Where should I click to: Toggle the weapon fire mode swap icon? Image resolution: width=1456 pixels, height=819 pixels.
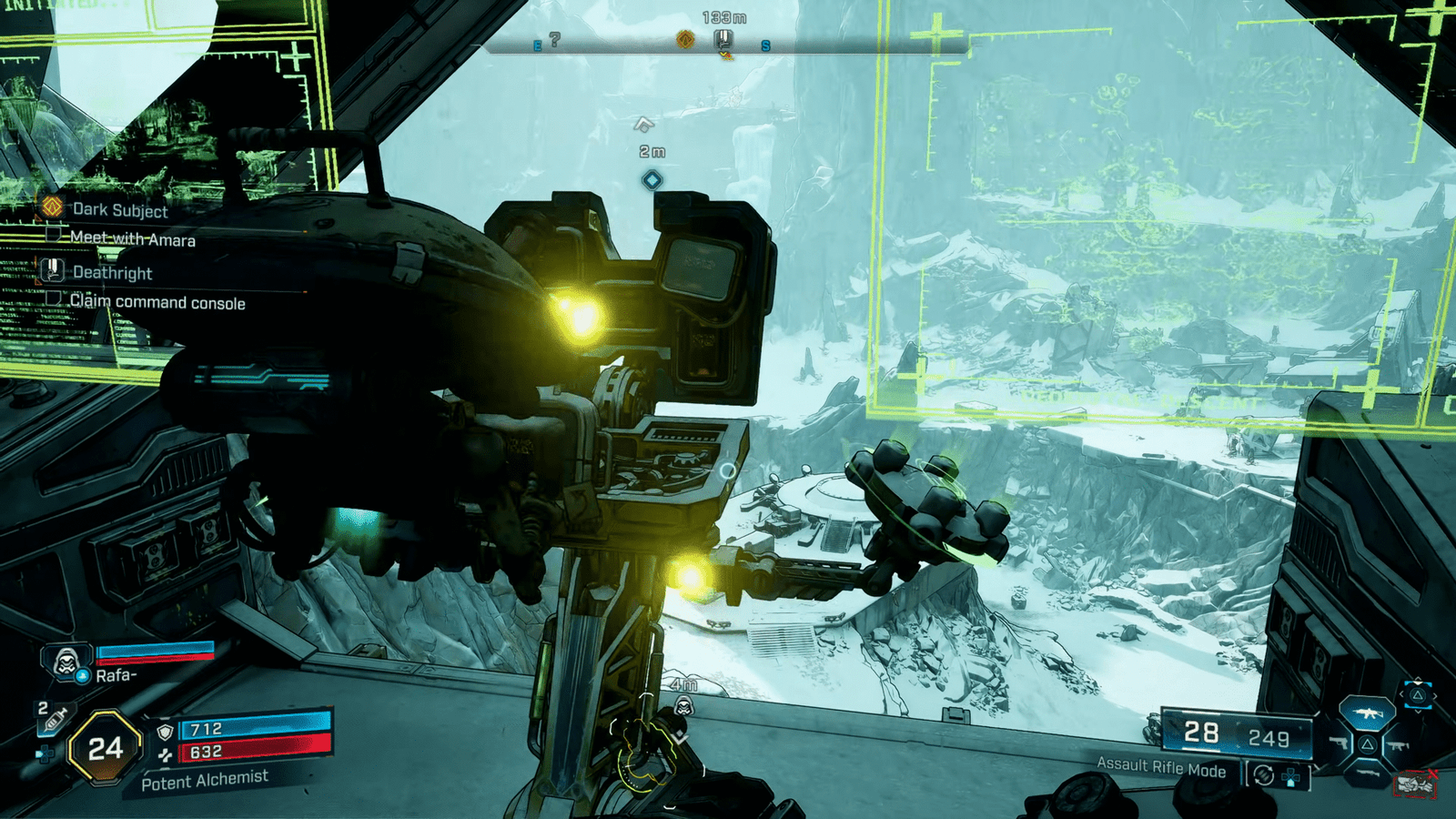pyautogui.click(x=1263, y=775)
